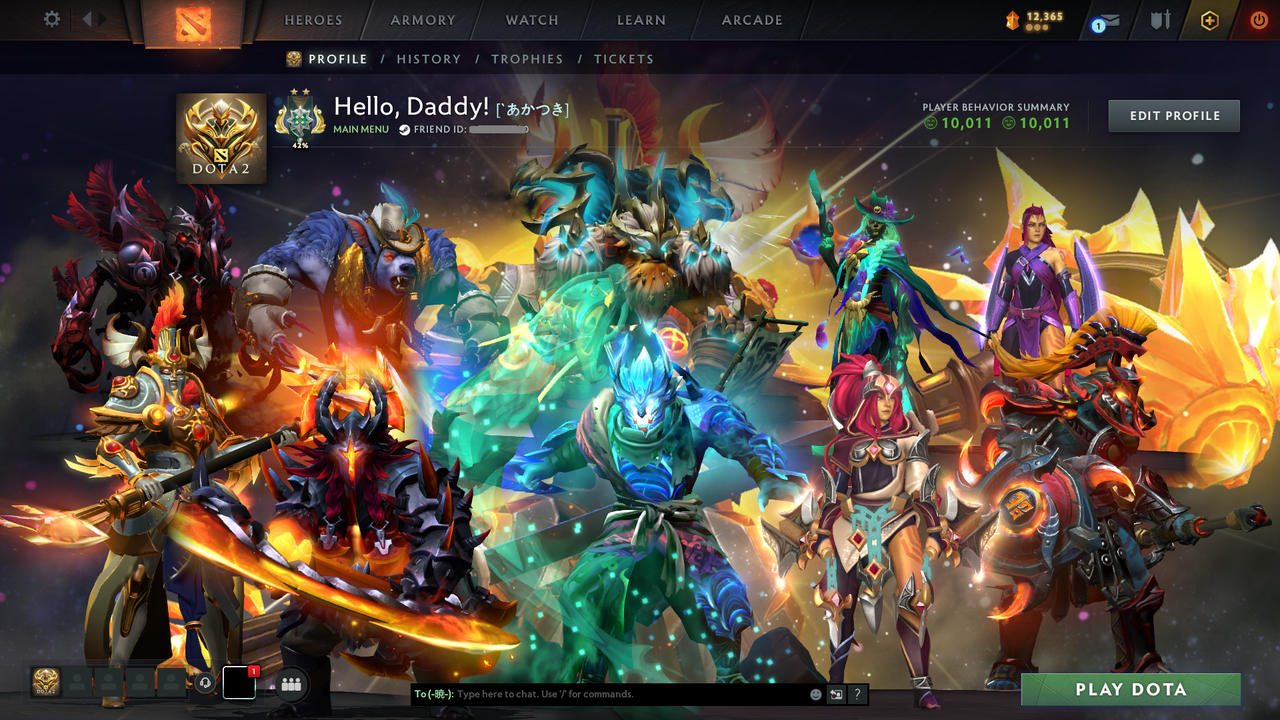The height and width of the screenshot is (720, 1280).
Task: Open the settings gear
Action: point(52,18)
